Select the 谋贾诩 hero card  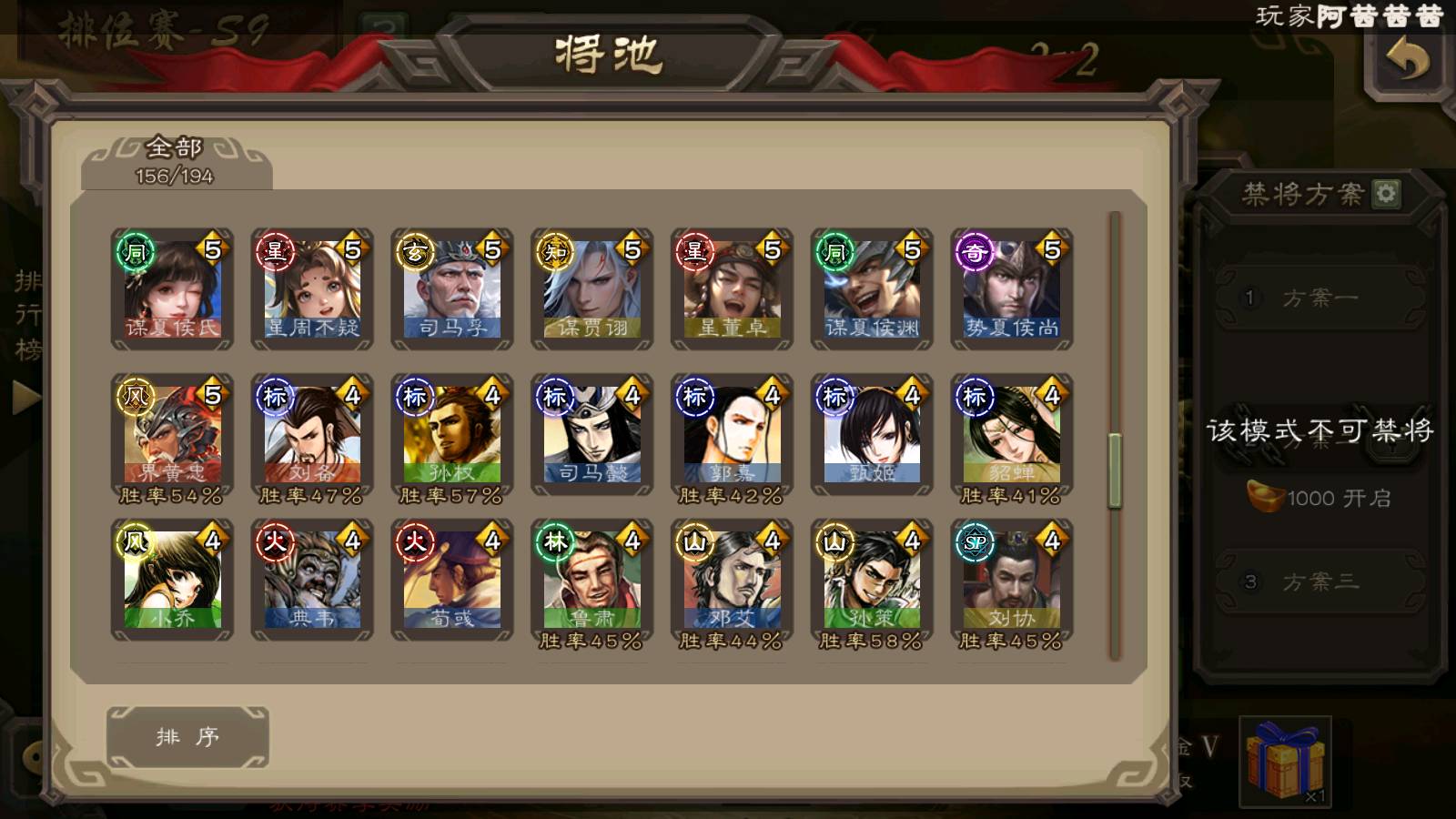(x=591, y=289)
